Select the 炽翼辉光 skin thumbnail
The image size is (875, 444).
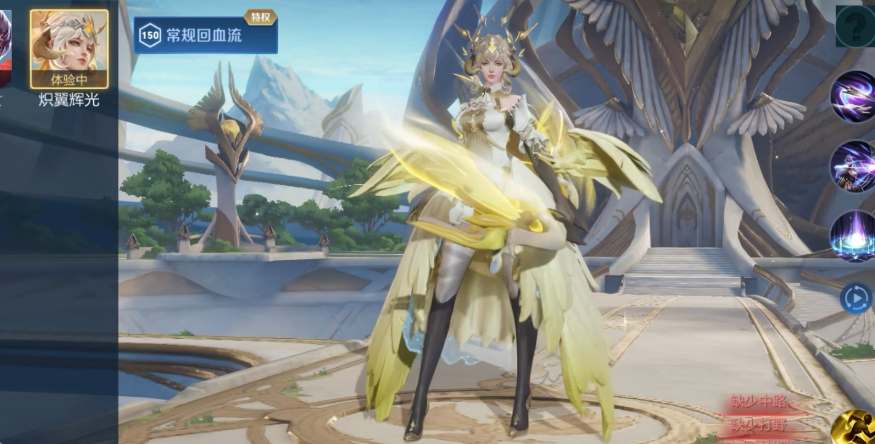pos(69,48)
